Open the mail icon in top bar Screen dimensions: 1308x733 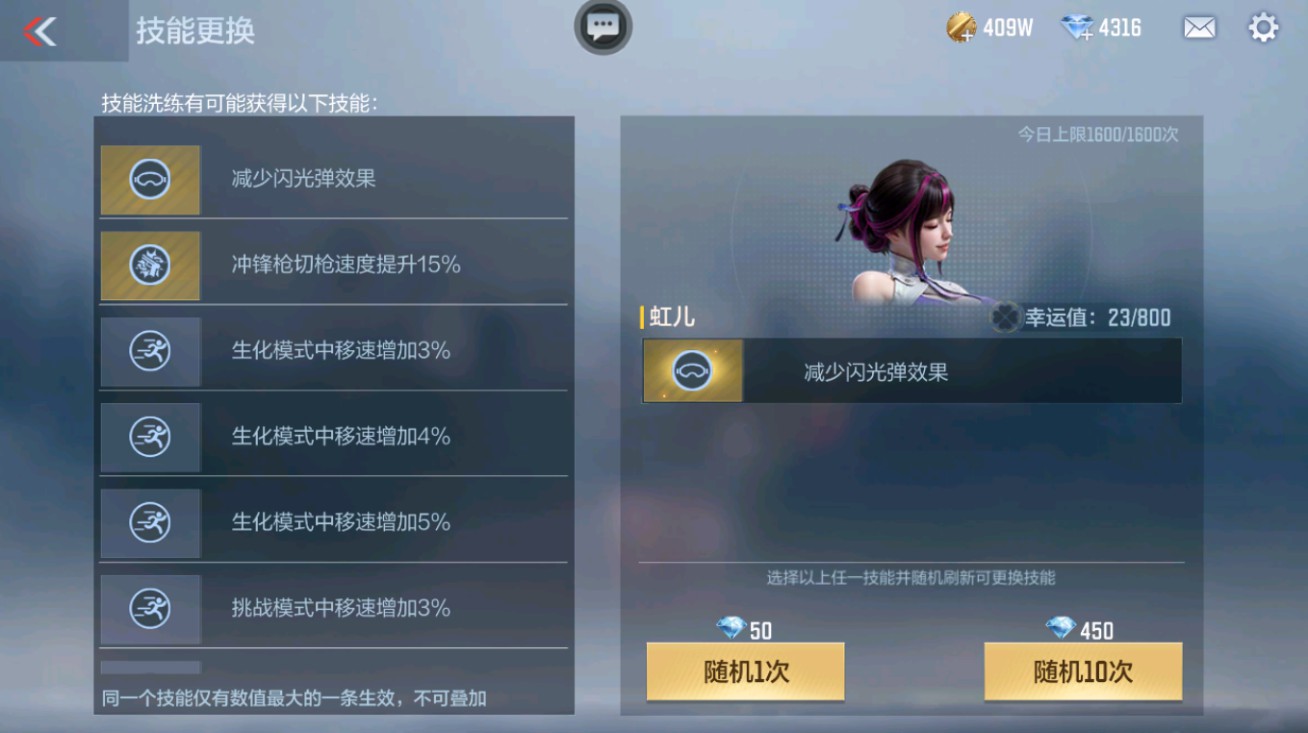point(1199,29)
